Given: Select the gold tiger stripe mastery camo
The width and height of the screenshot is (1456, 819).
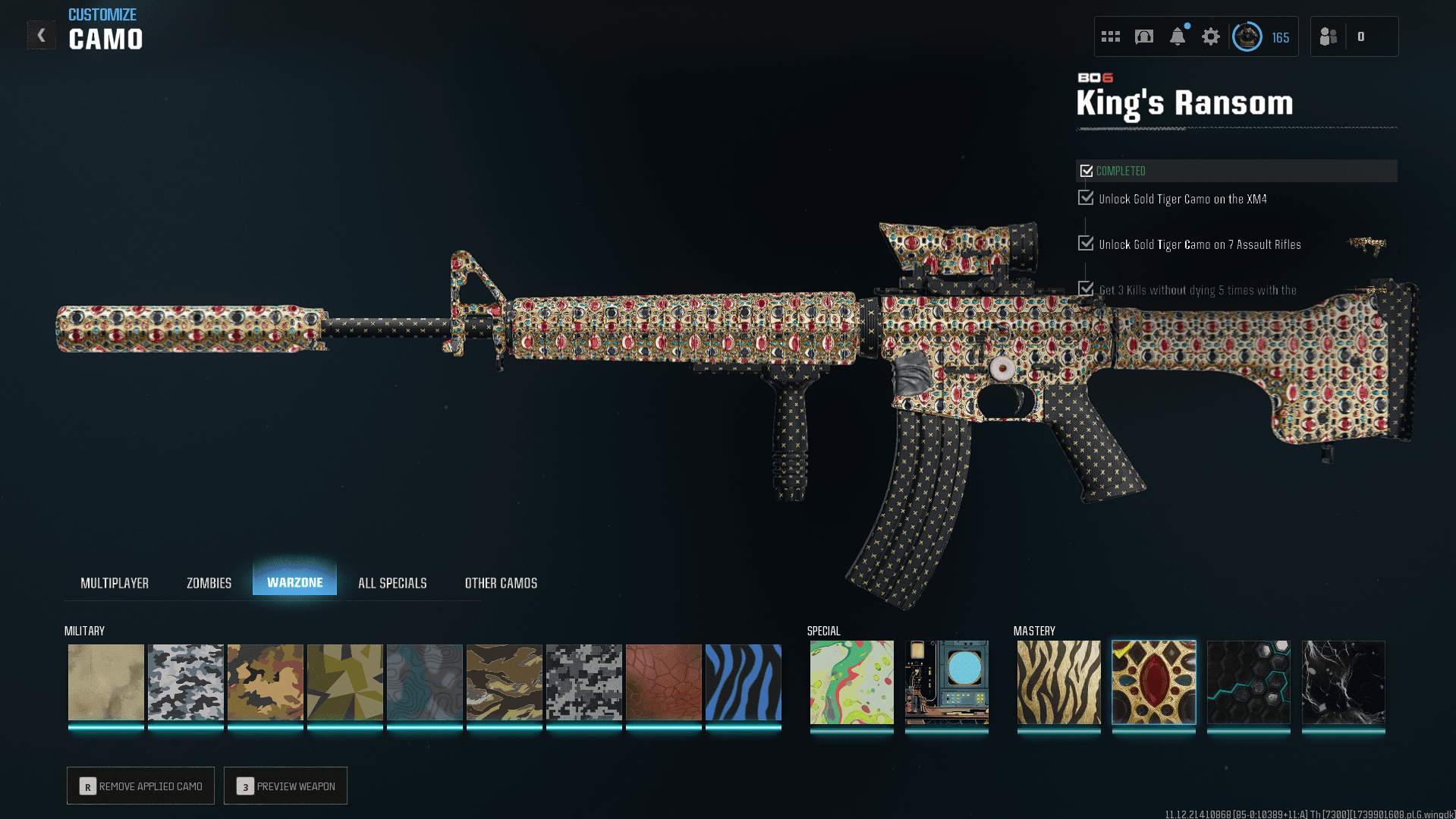Looking at the screenshot, I should tap(1058, 682).
